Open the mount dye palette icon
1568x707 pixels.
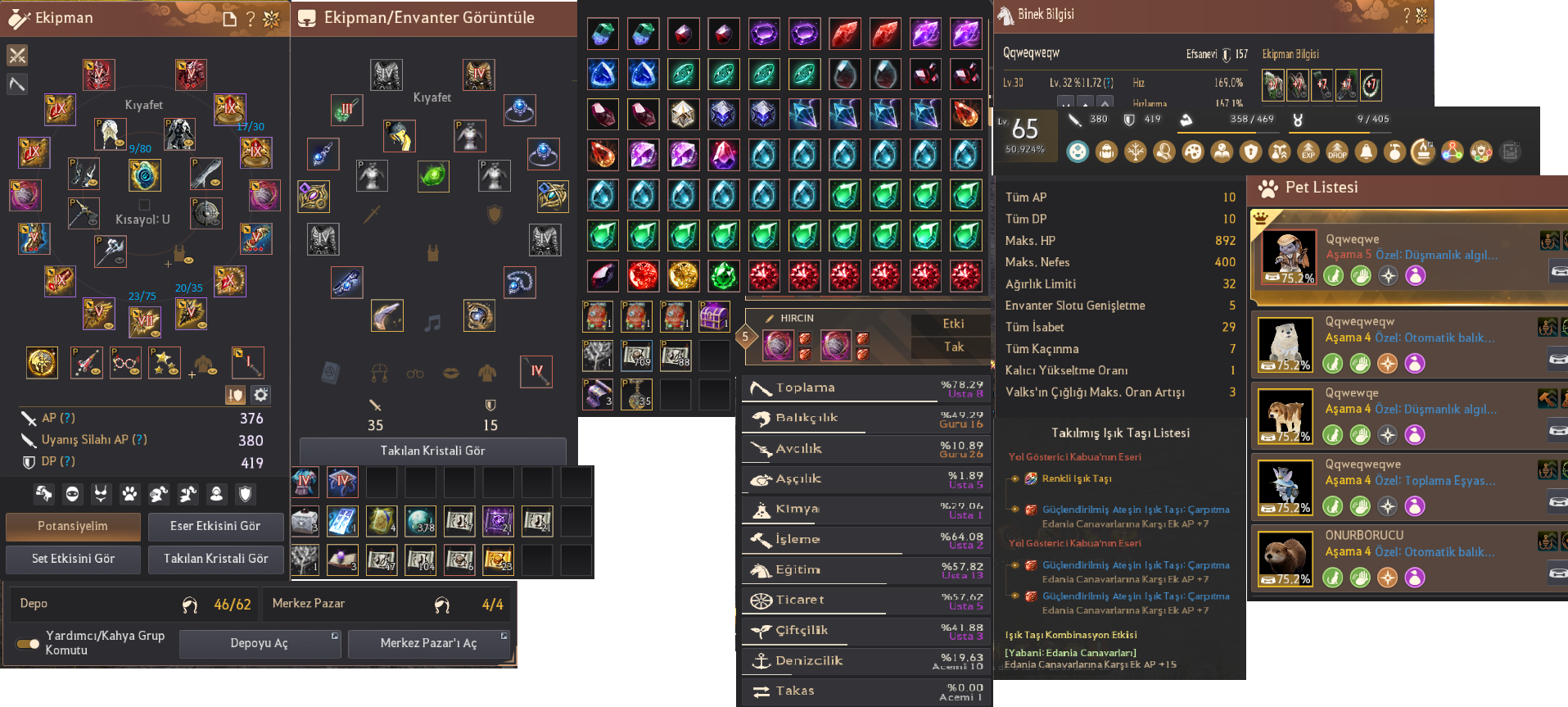click(x=1194, y=152)
